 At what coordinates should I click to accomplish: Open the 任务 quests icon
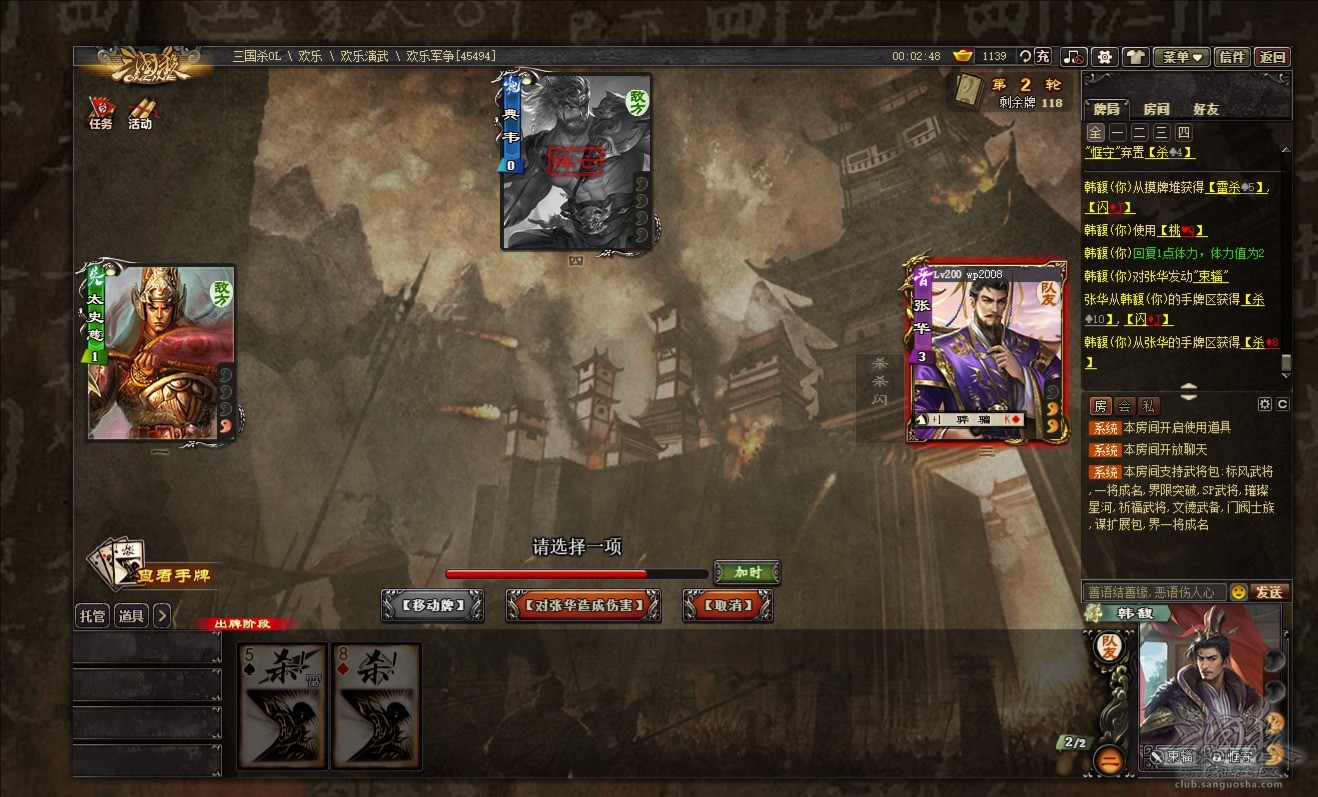[x=101, y=113]
